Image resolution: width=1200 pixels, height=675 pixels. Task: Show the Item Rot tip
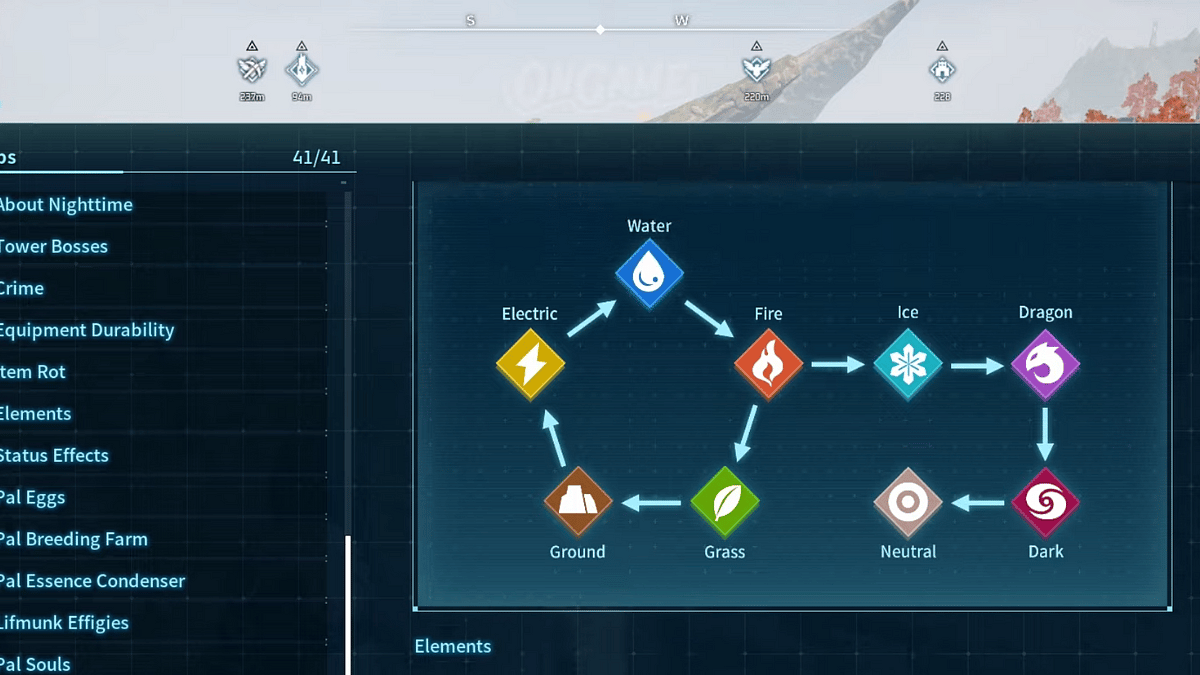[33, 372]
